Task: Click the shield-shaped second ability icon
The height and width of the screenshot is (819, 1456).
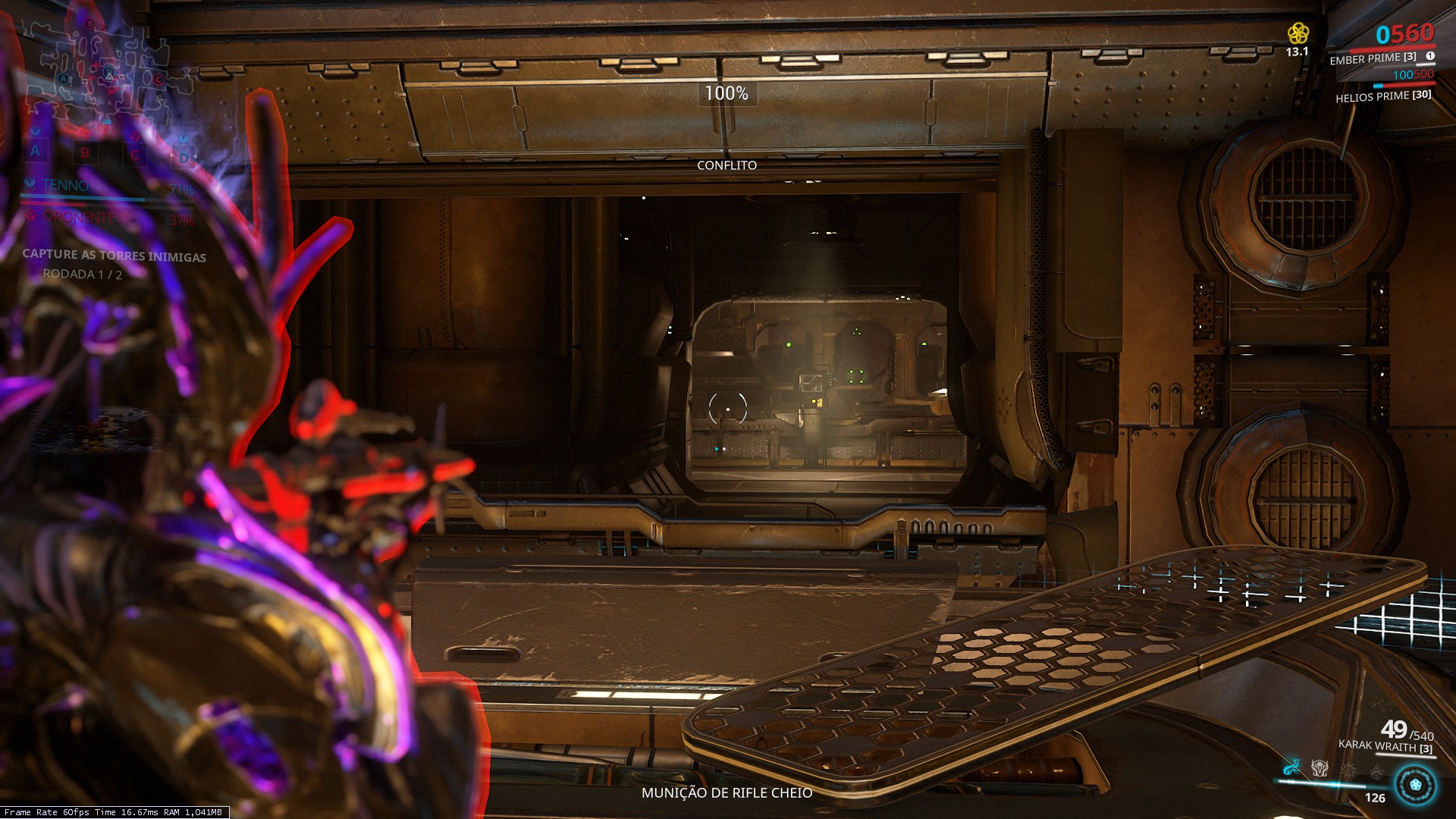Action: point(1319,768)
